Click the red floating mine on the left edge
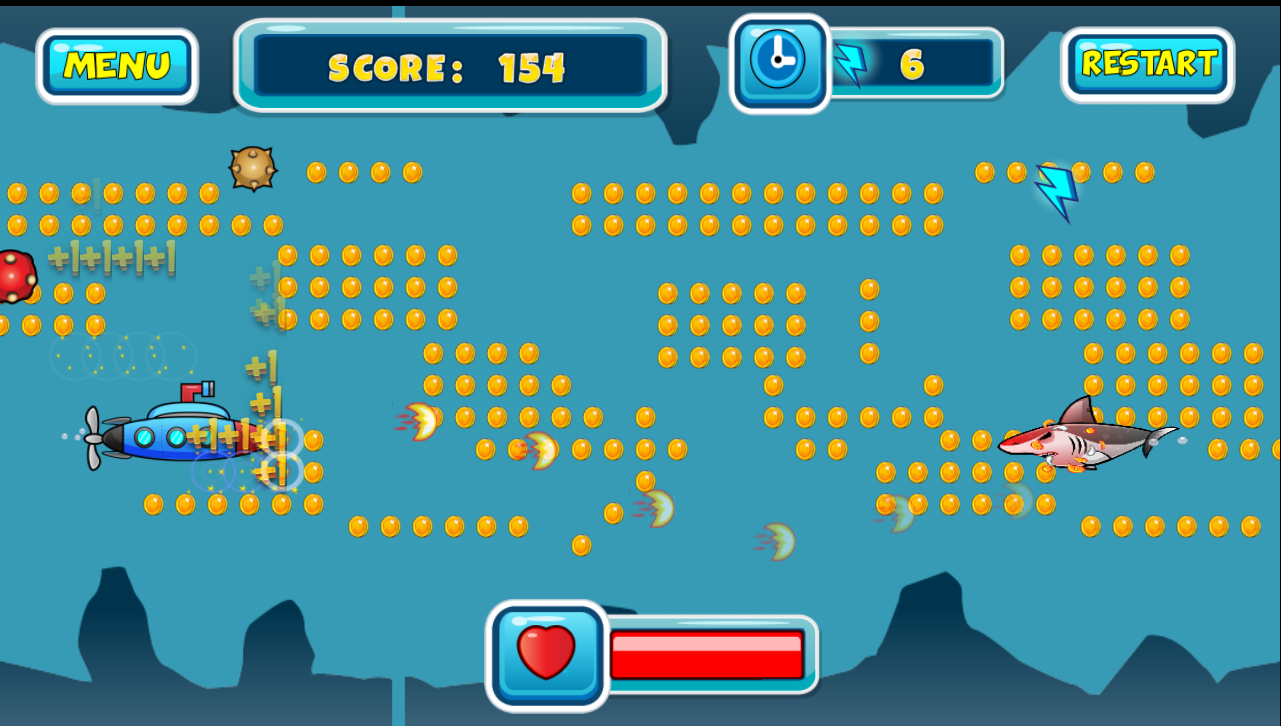Viewport: 1281px width, 726px height. [x=14, y=277]
